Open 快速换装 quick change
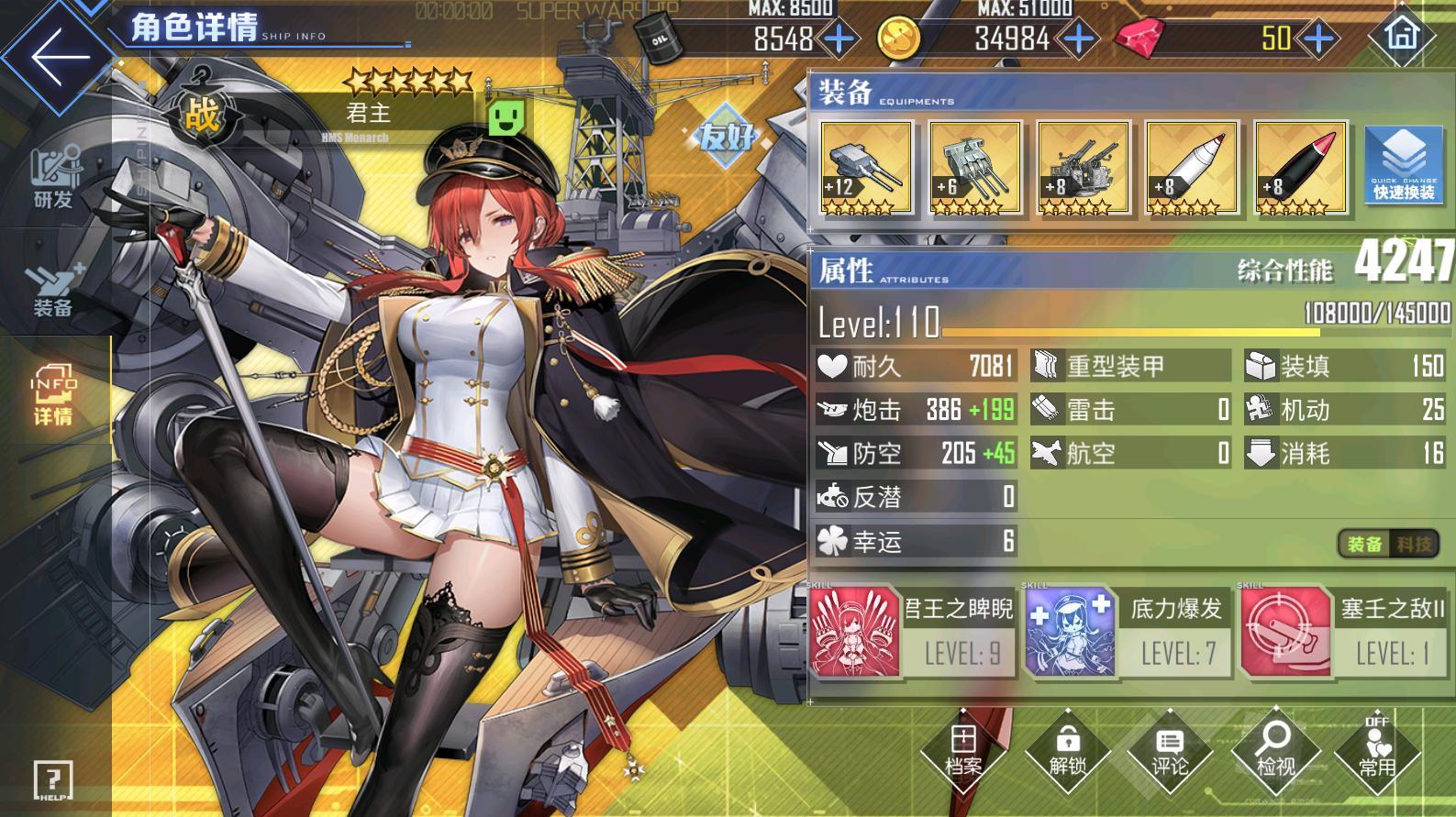The width and height of the screenshot is (1456, 817). [1404, 165]
